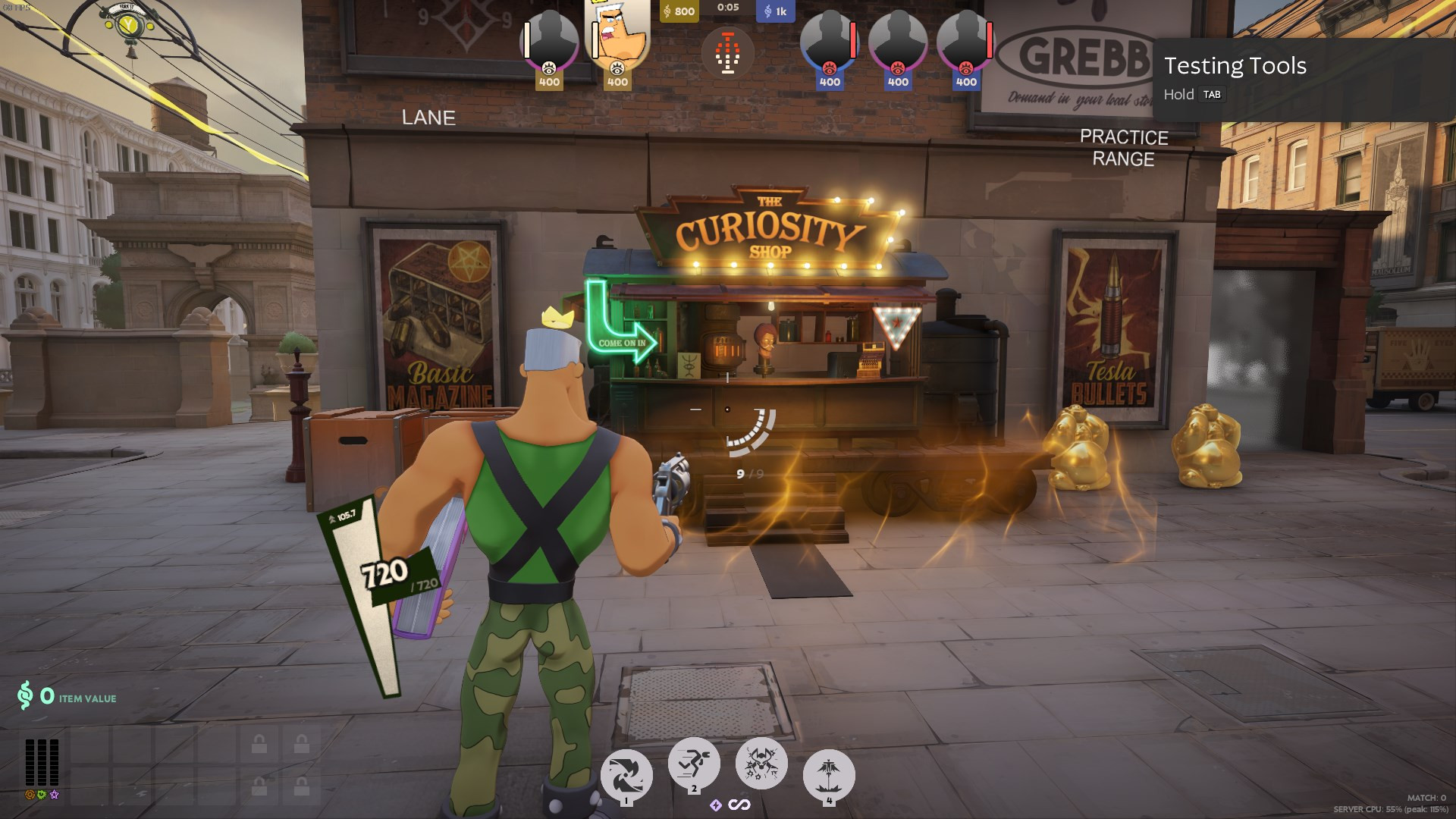Screen dimensions: 1456x819
Task: Toggle your hero's eye status icon under the portrait
Action: (617, 70)
